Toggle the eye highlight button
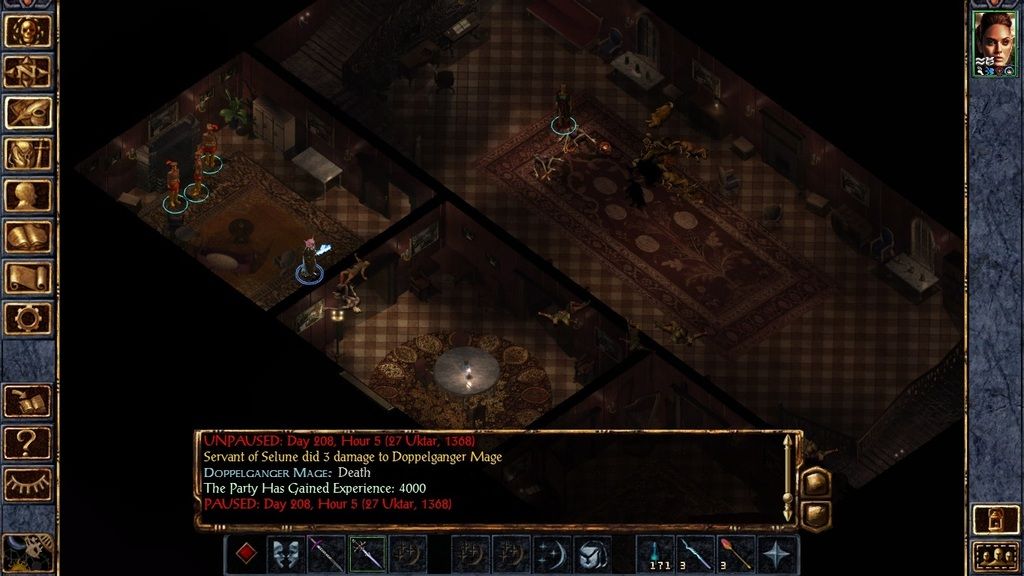The image size is (1024, 576). coord(28,484)
